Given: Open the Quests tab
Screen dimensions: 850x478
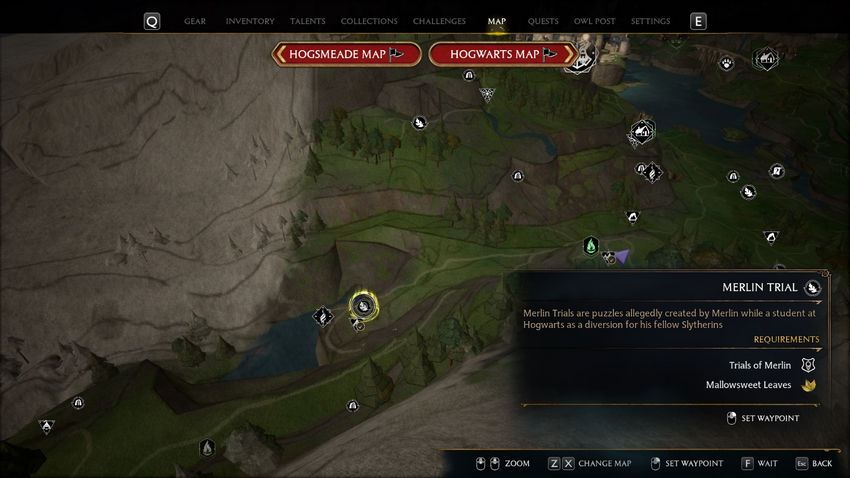Looking at the screenshot, I should coord(543,21).
